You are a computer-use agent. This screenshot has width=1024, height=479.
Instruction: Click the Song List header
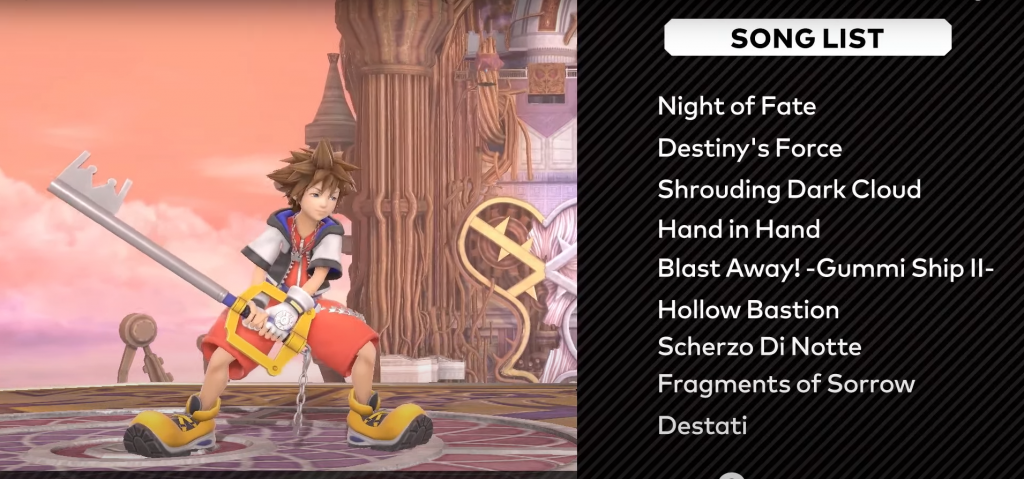coord(807,38)
